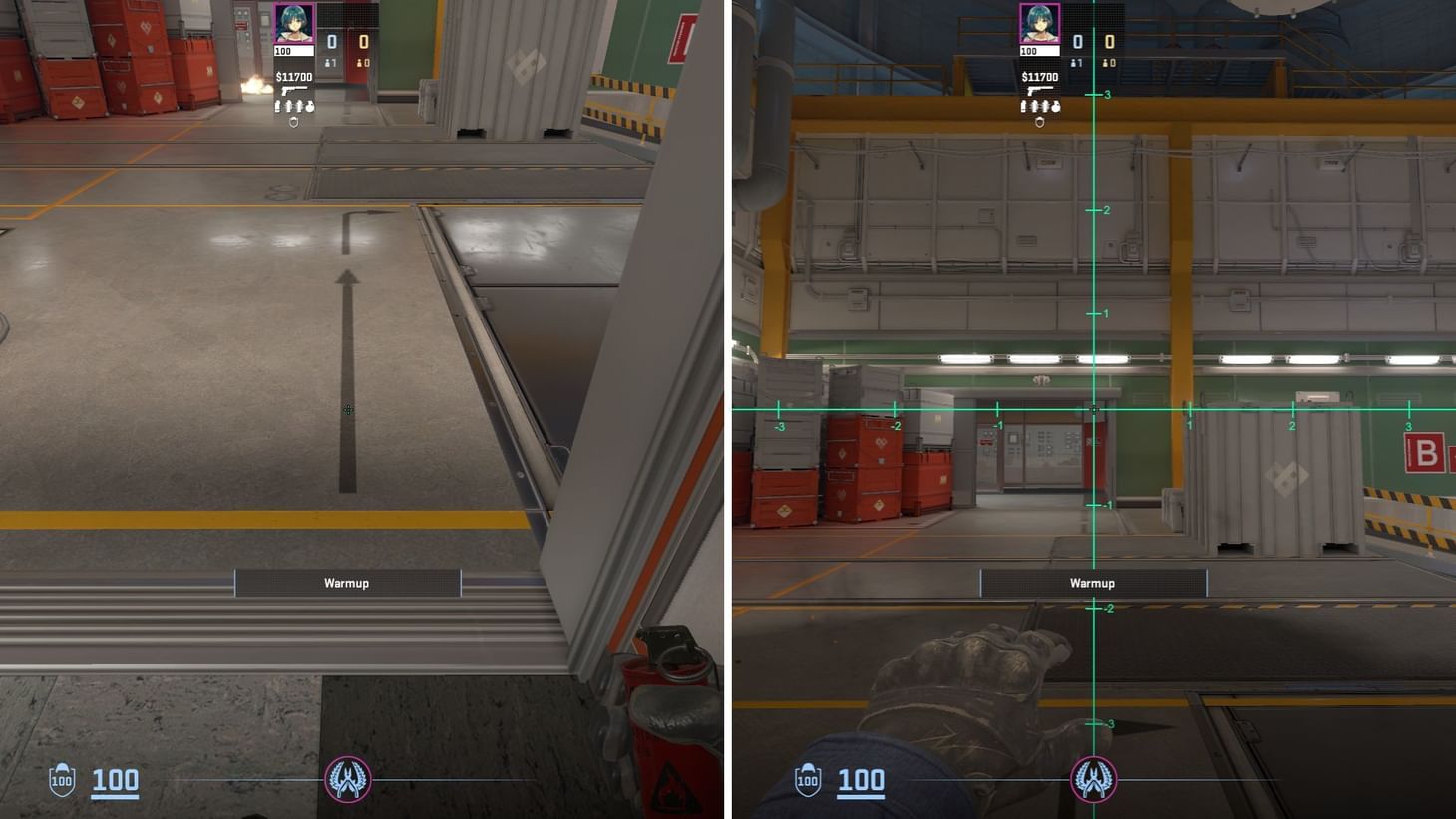Click the underlined health value 100
This screenshot has height=819, width=1456.
115,779
